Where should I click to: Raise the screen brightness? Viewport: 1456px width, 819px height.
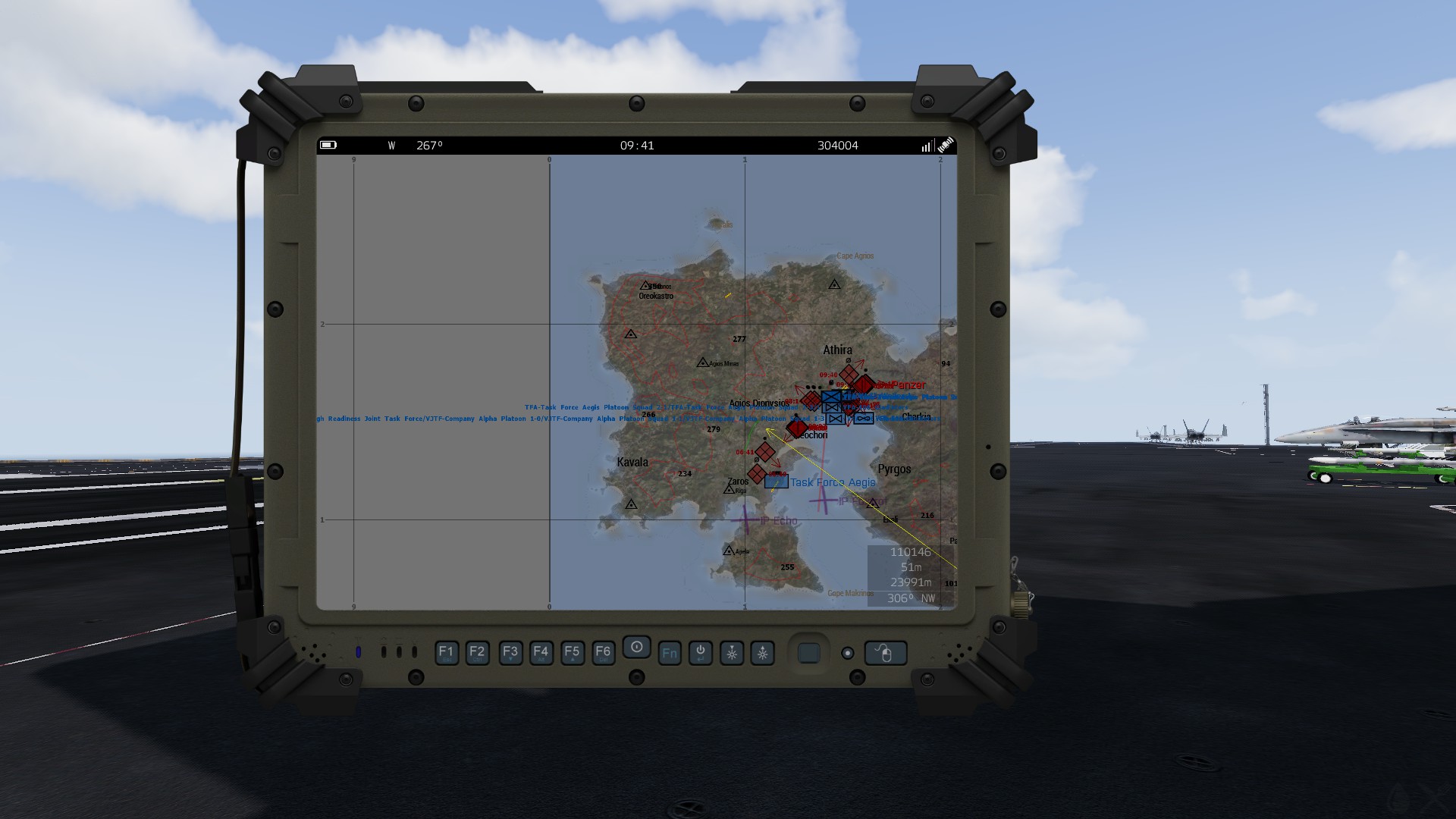[x=762, y=653]
